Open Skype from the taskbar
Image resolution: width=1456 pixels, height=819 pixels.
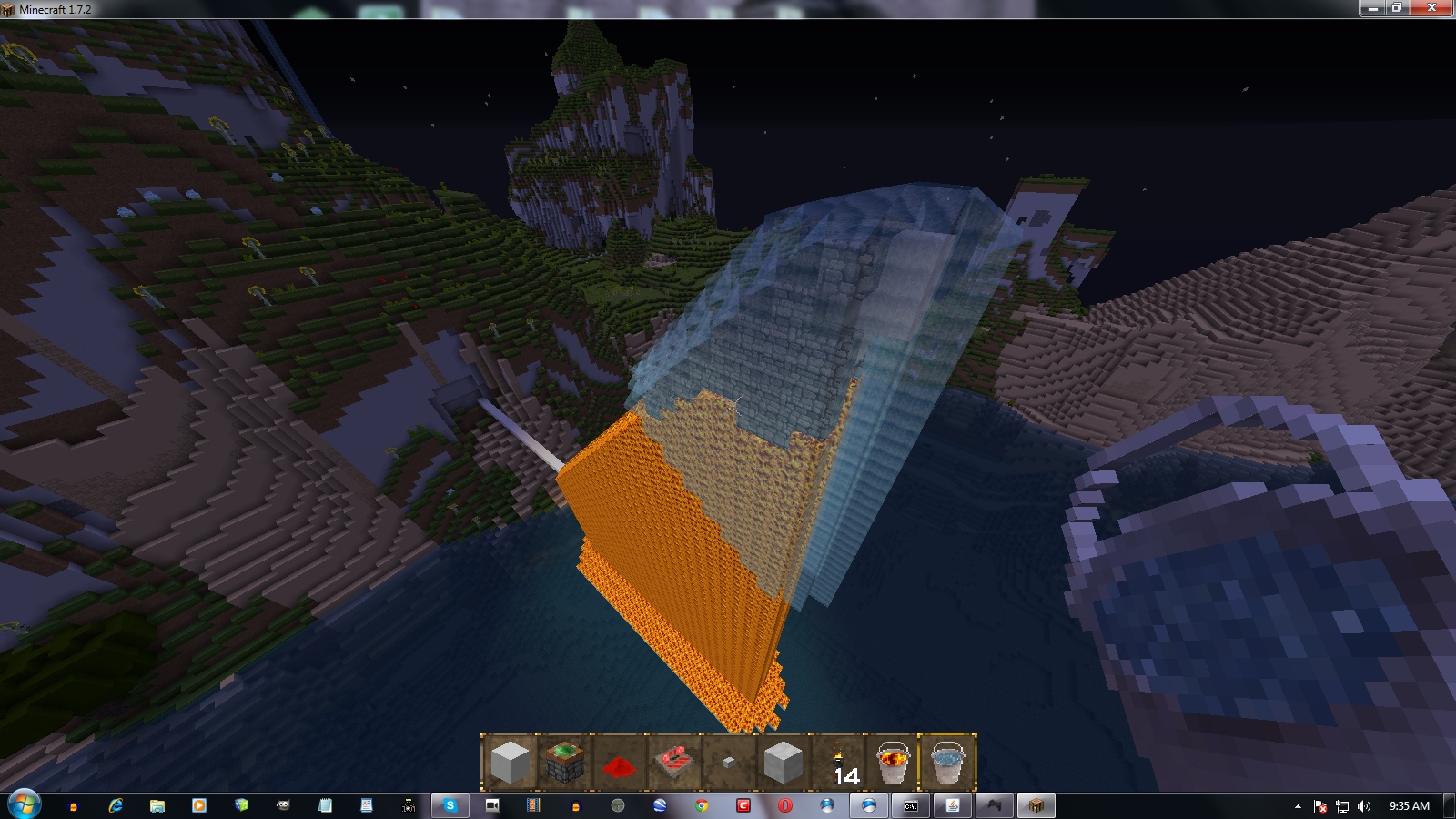[x=449, y=805]
